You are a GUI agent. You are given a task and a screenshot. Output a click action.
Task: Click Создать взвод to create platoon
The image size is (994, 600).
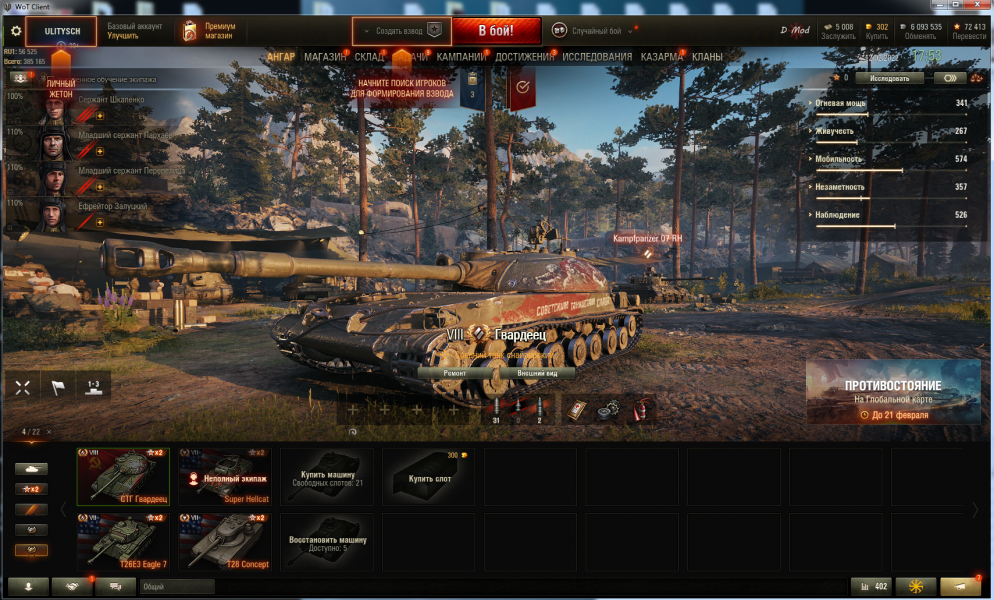pos(402,31)
